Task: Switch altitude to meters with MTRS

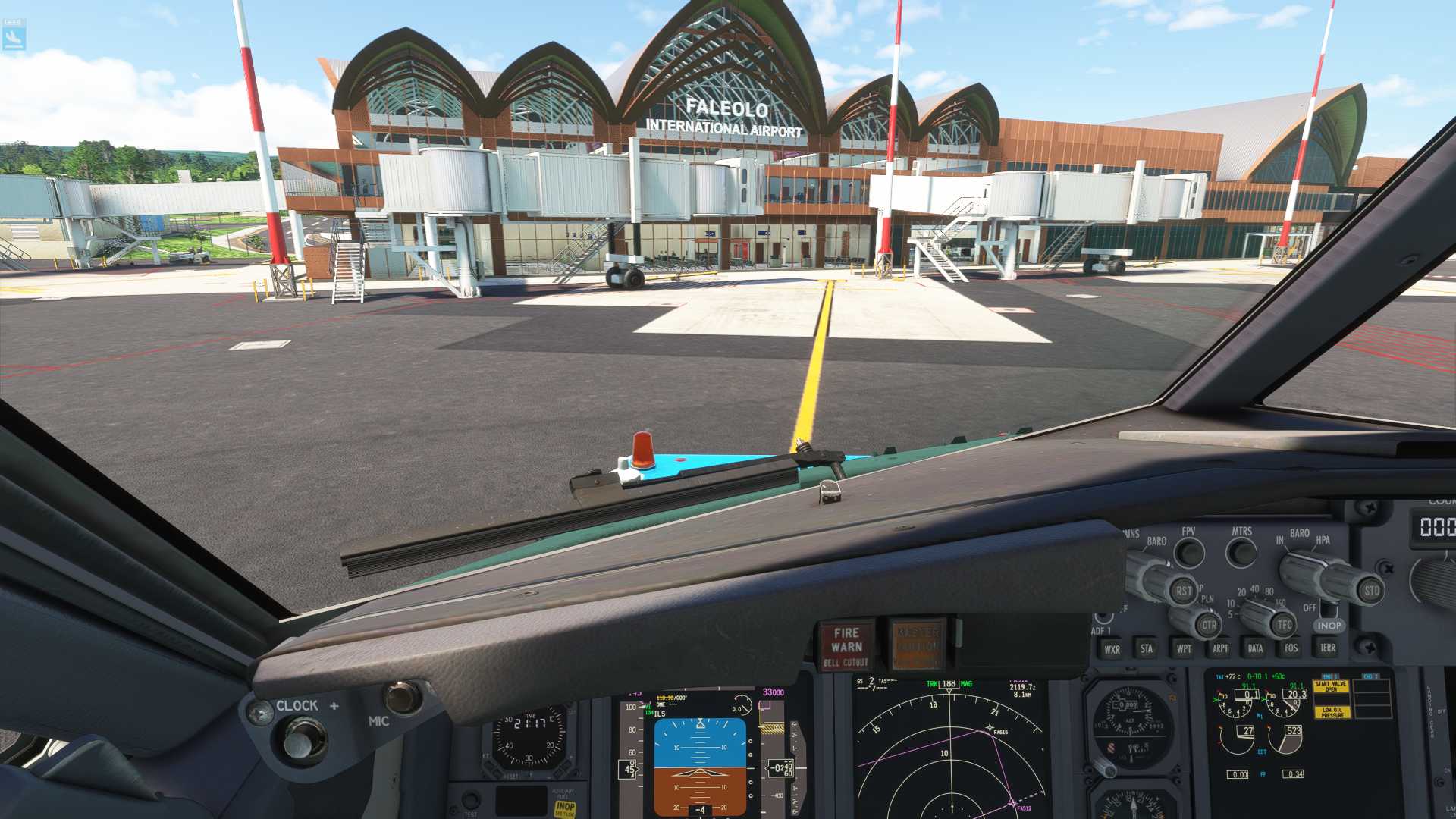Action: (1241, 553)
